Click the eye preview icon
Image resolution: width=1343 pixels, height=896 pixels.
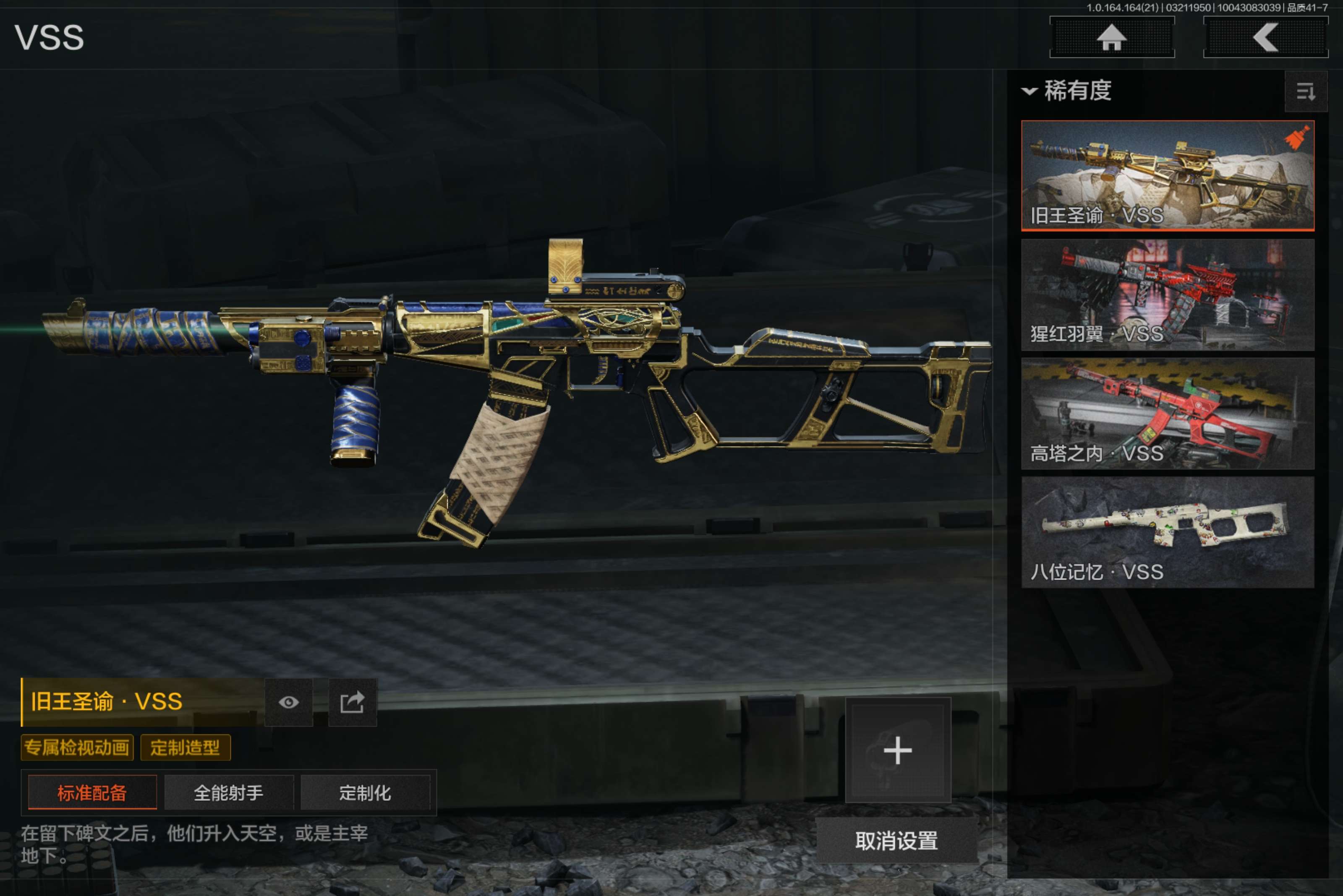289,702
